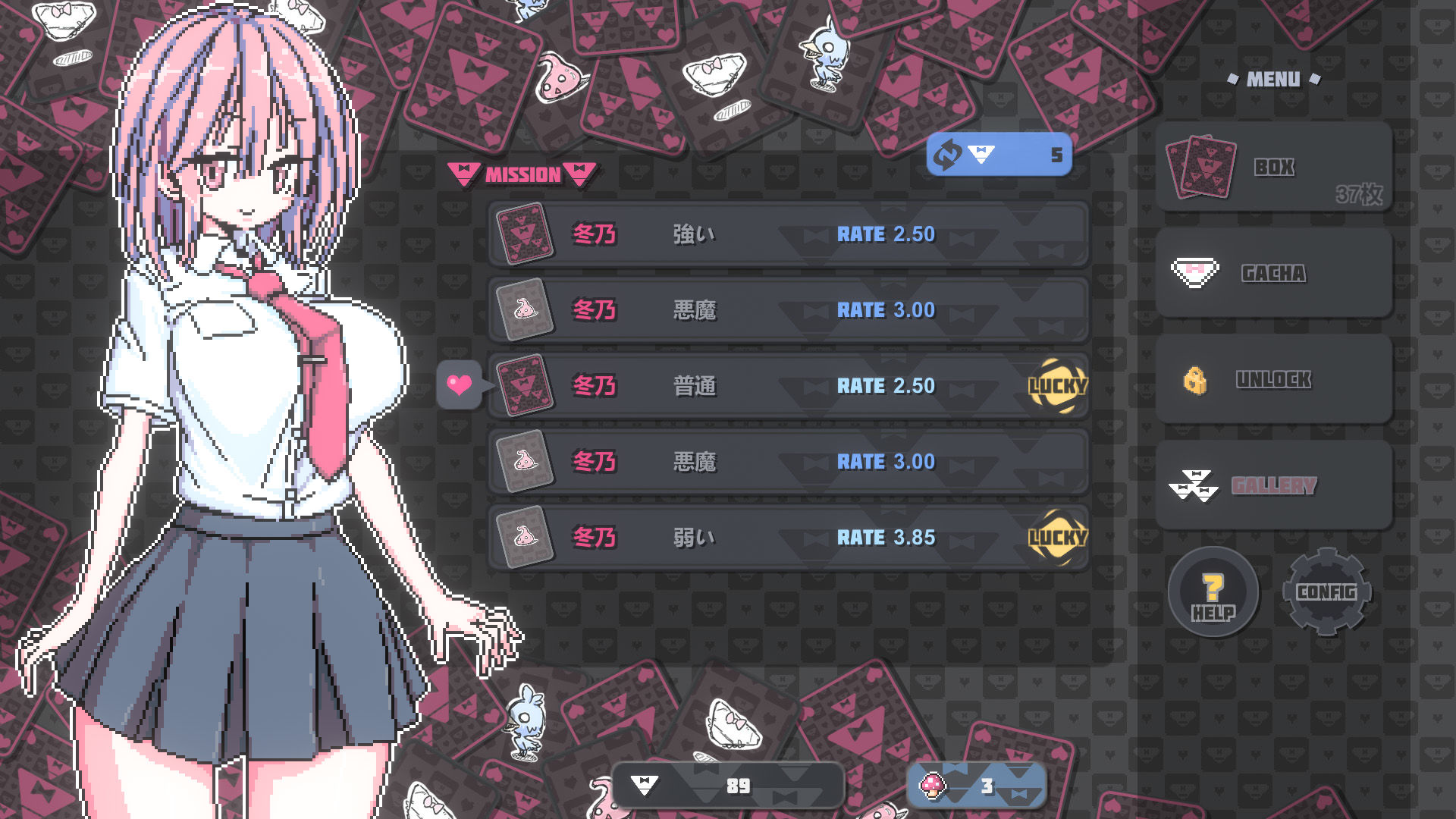
Task: Open the GALLERY
Action: point(1274,485)
